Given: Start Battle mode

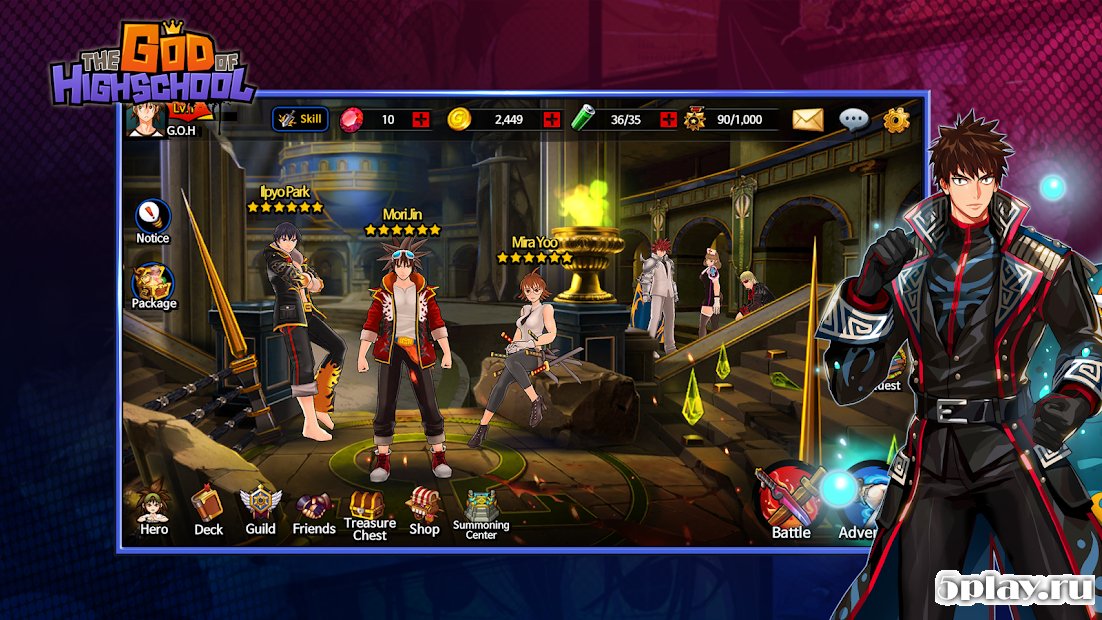Looking at the screenshot, I should 790,502.
